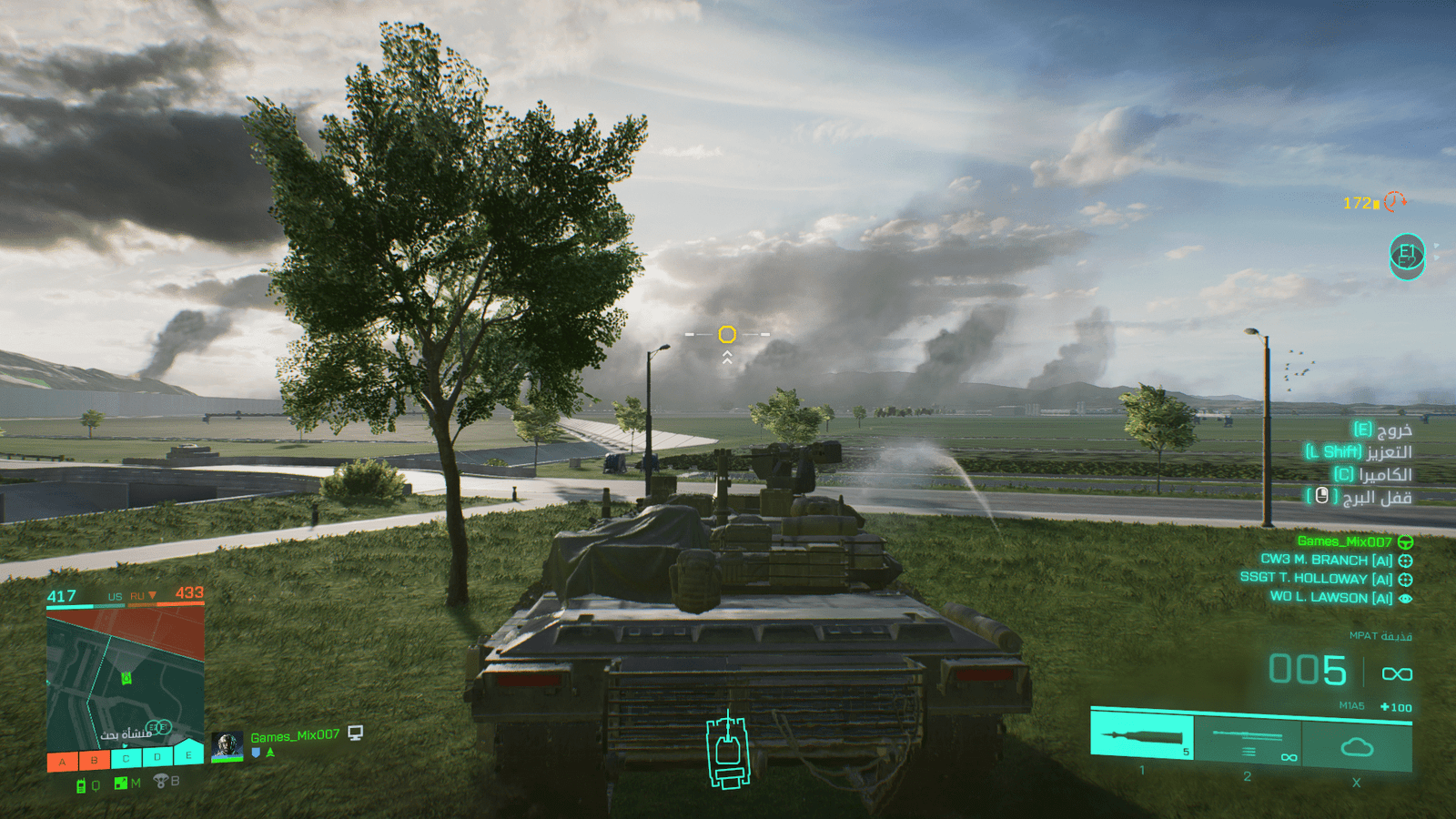Click the US ticket progress bar under 417

point(70,606)
